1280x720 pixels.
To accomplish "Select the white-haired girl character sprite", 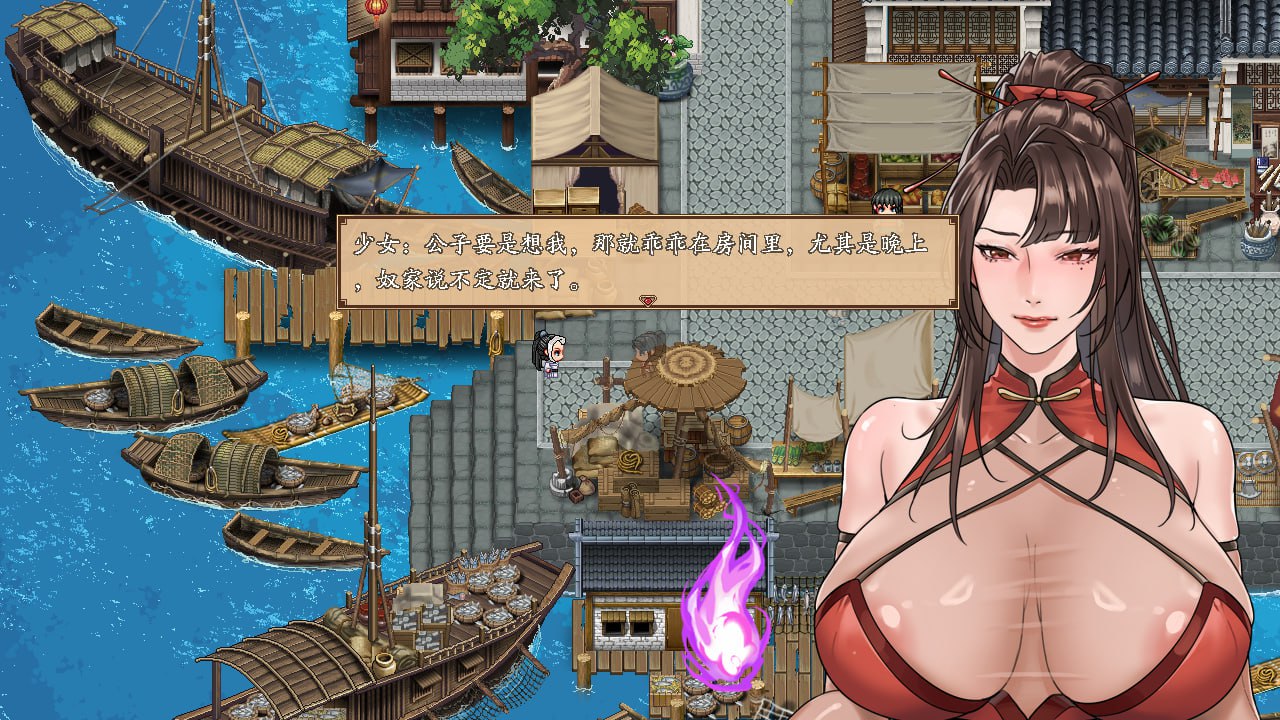I will pos(553,355).
